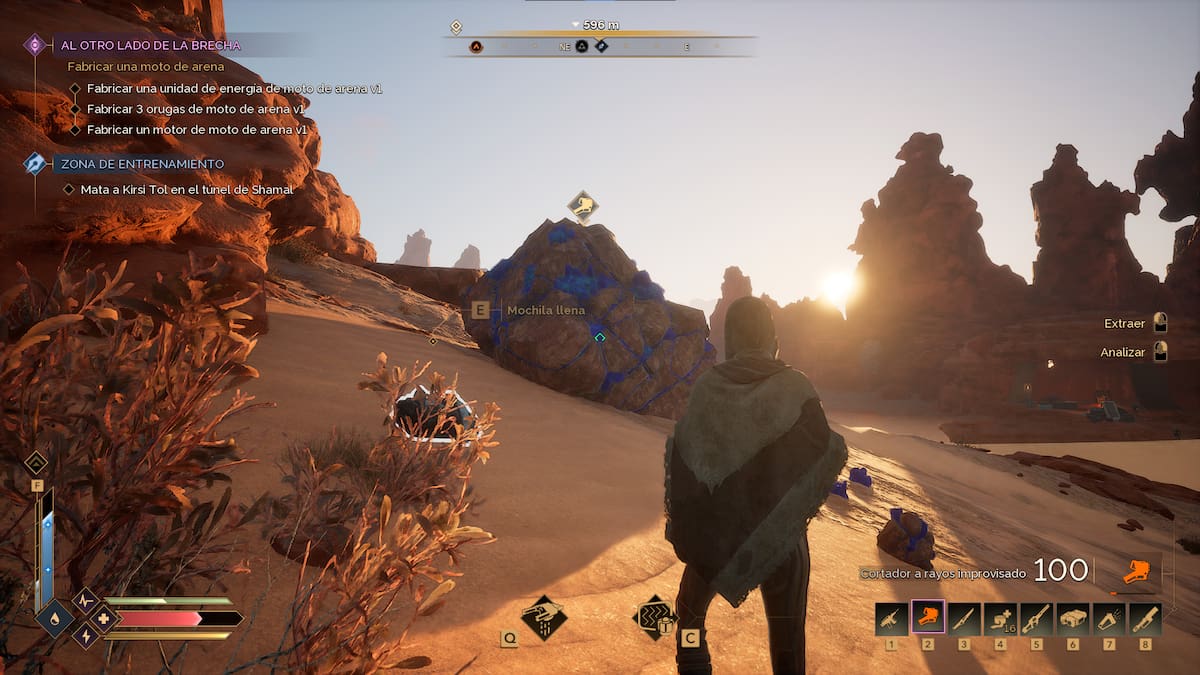Select the spray tool in hotbar slot 7
Viewport: 1200px width, 675px height.
(x=1109, y=619)
